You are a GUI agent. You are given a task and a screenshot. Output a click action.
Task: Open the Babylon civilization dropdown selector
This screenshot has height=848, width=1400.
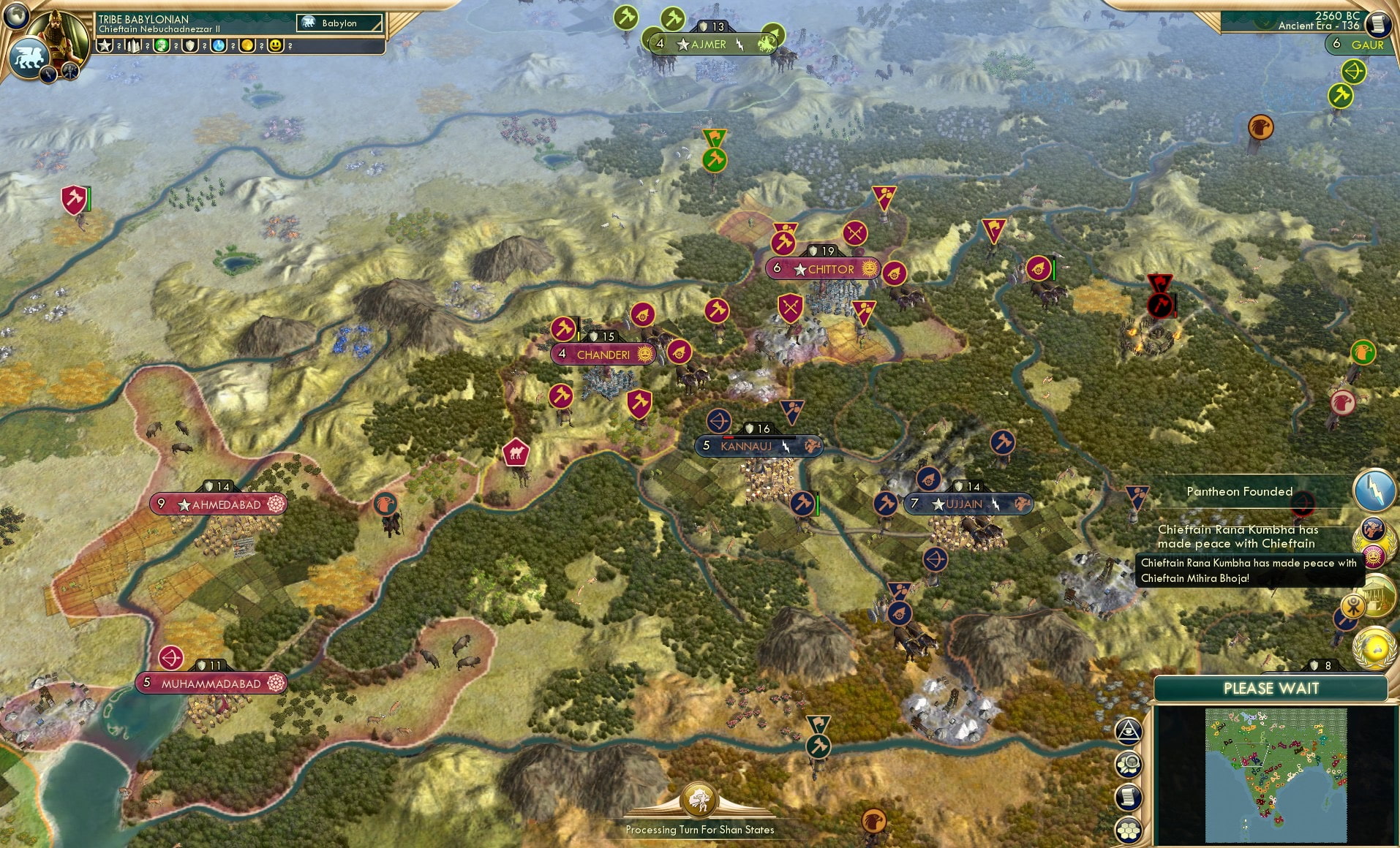338,23
